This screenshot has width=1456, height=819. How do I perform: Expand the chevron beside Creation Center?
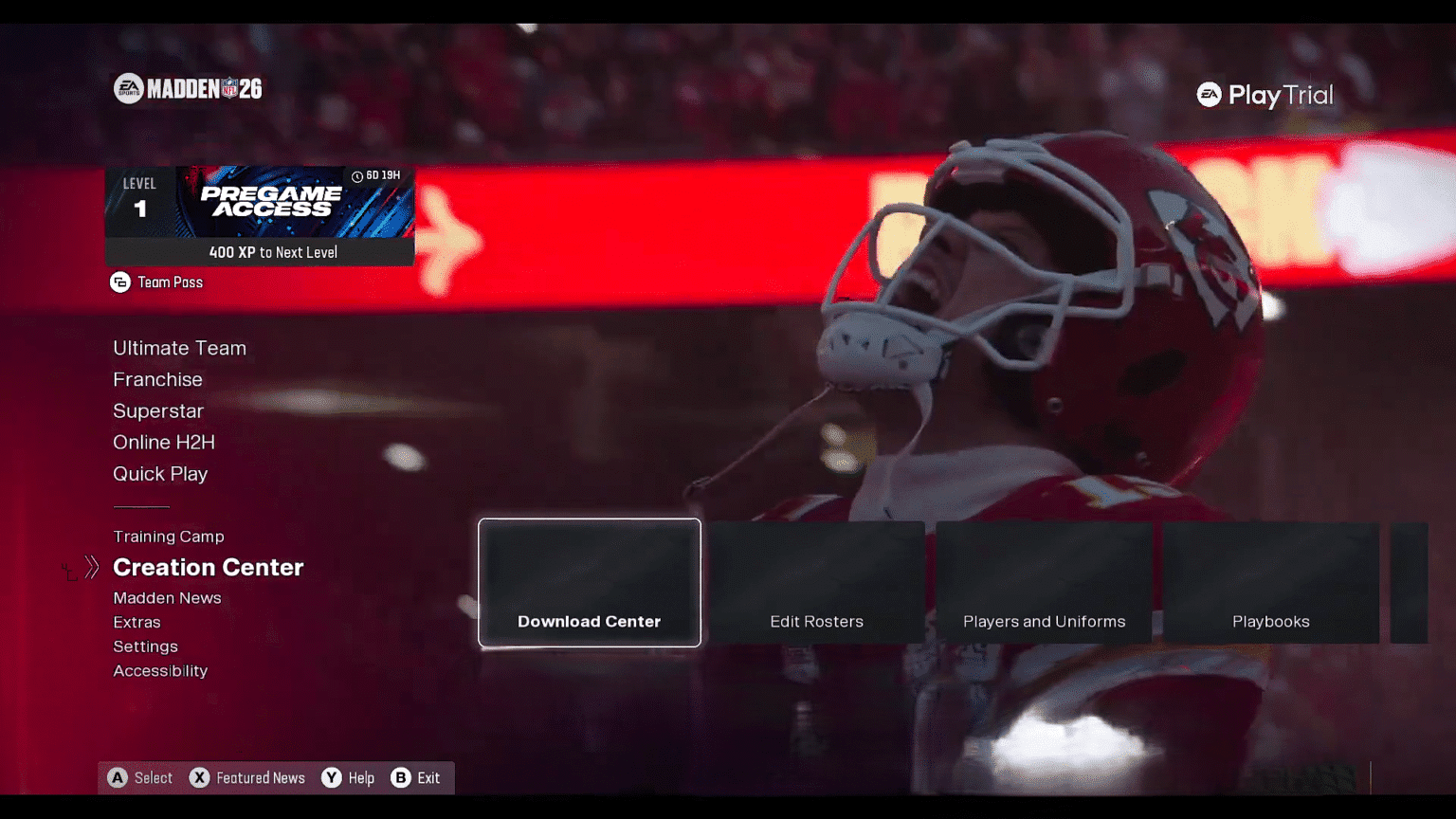point(91,567)
